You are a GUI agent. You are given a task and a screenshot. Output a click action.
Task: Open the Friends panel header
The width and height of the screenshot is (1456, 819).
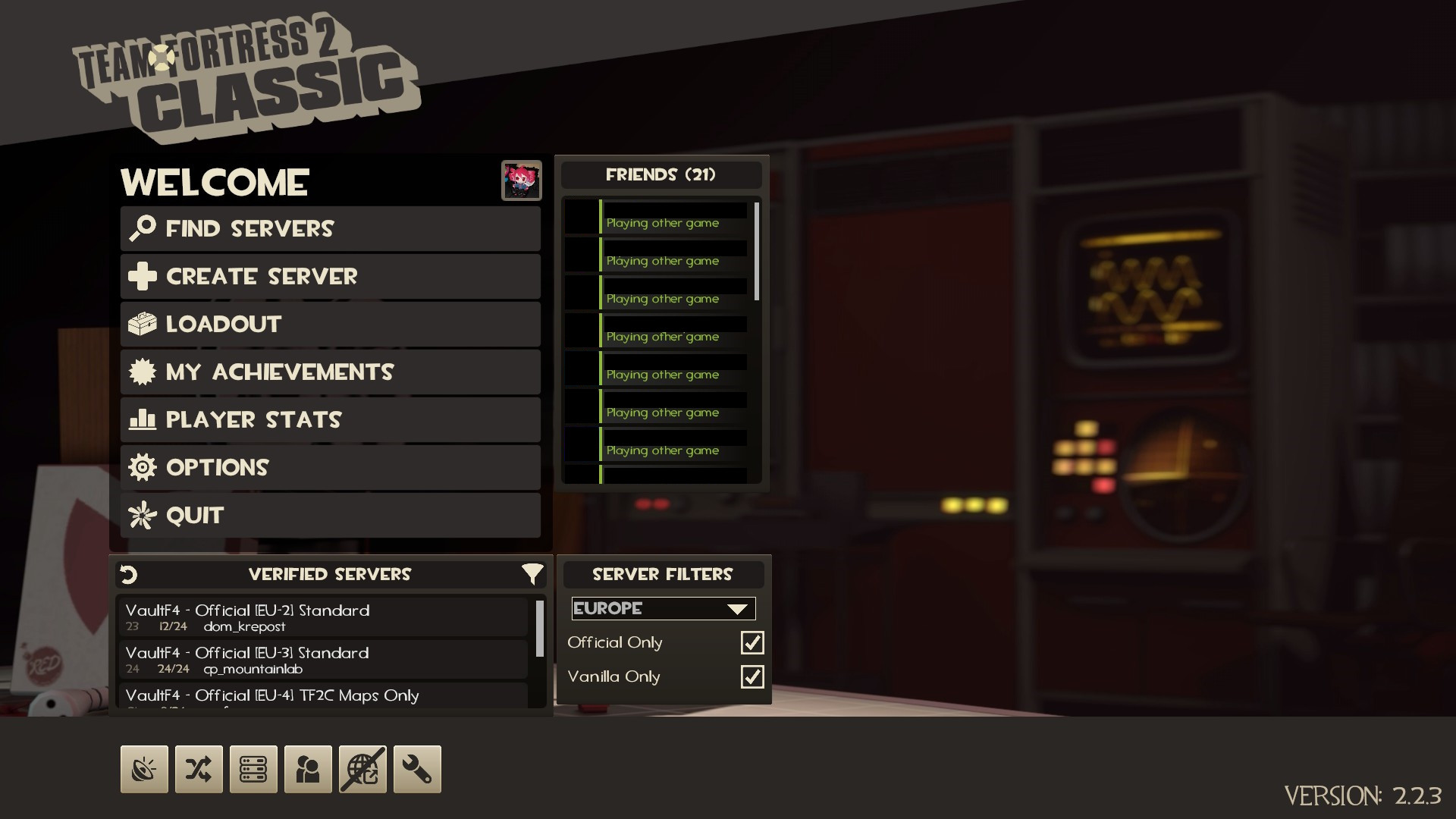(661, 174)
